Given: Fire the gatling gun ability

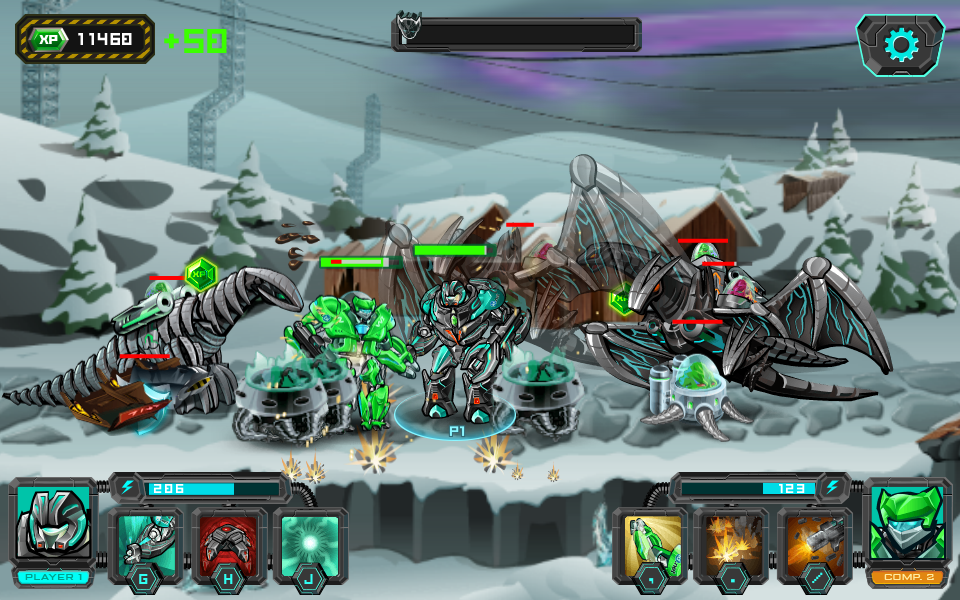Looking at the screenshot, I should point(814,544).
